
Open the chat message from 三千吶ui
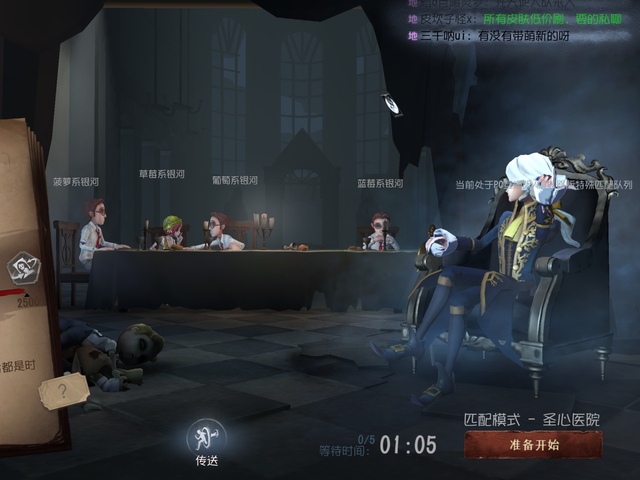pos(500,36)
